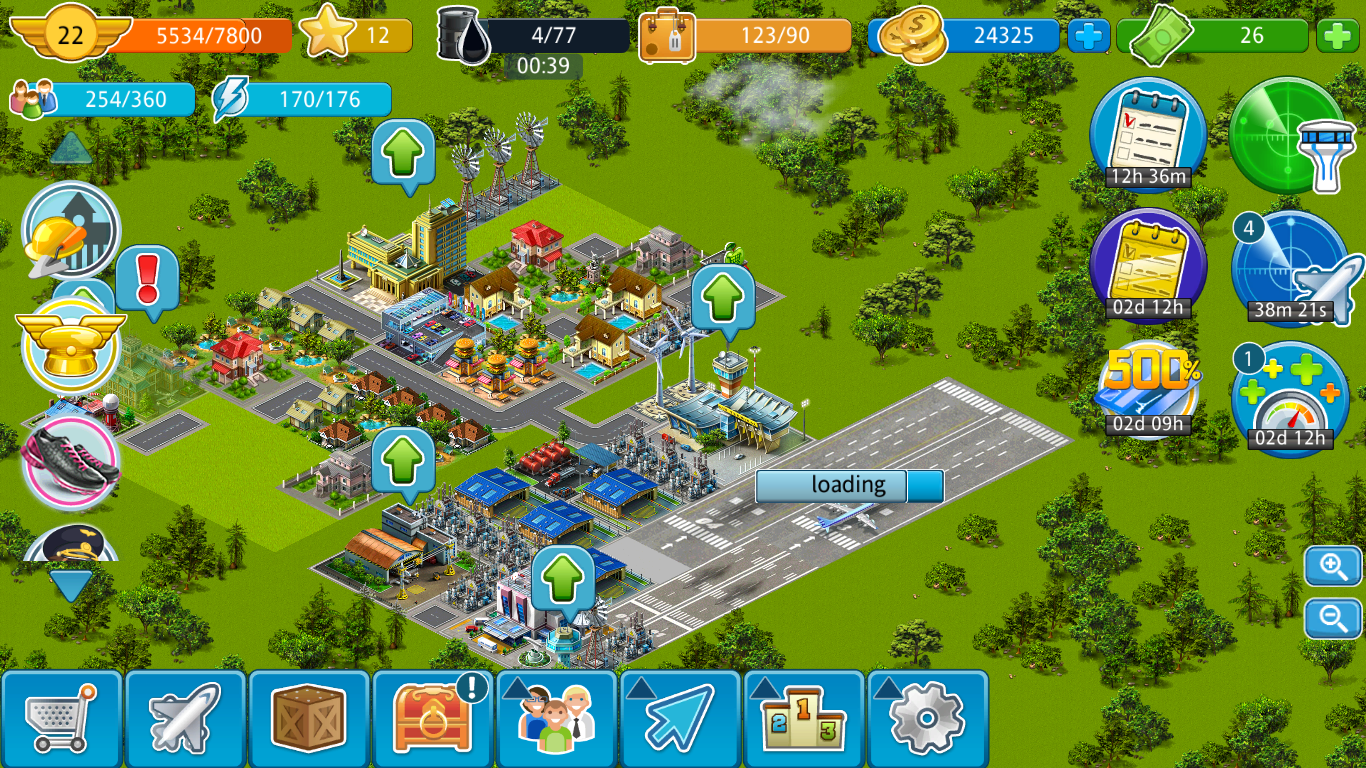The width and height of the screenshot is (1366, 768).
Task: Open the hard hat construction quest
Action: pos(70,232)
